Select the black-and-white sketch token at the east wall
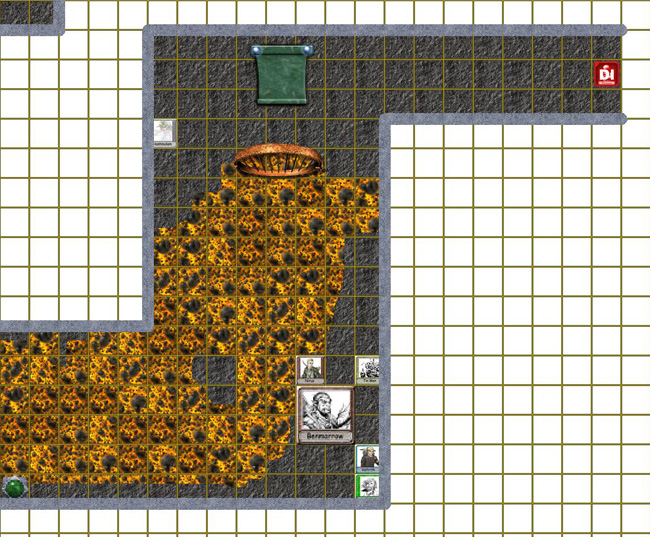This screenshot has height=537, width=650. 367,370
